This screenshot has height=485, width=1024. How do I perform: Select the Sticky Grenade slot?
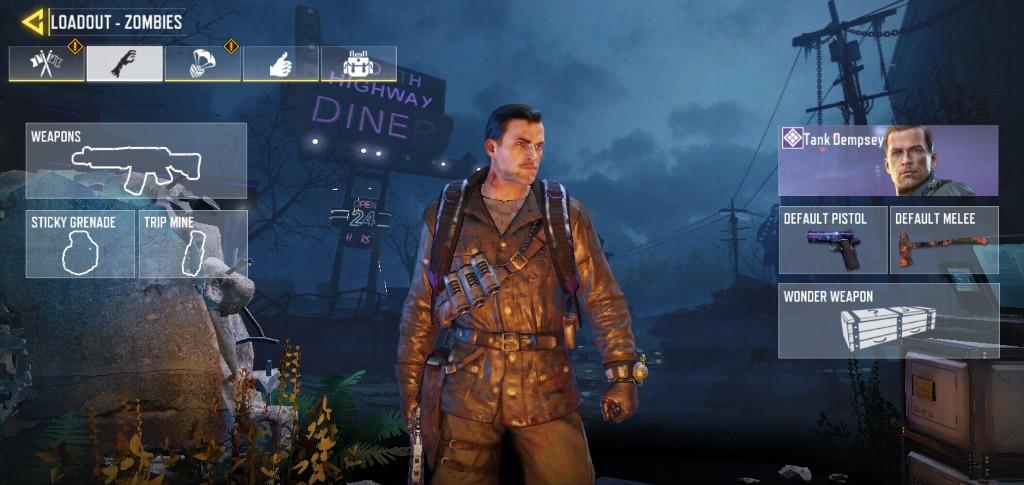tap(80, 243)
